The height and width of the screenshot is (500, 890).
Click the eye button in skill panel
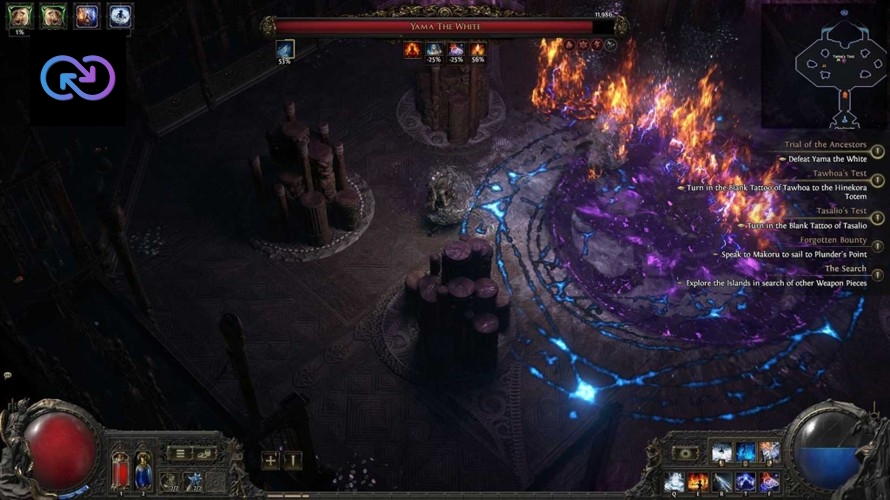(x=684, y=453)
